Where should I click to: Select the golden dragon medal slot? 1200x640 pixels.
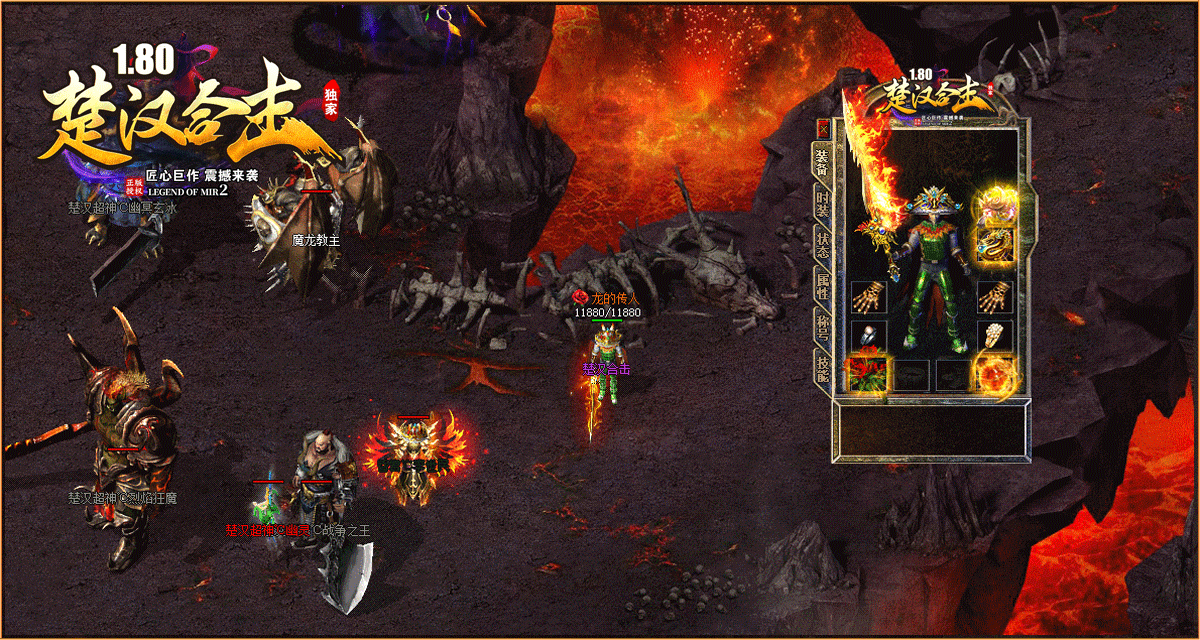pyautogui.click(x=996, y=243)
